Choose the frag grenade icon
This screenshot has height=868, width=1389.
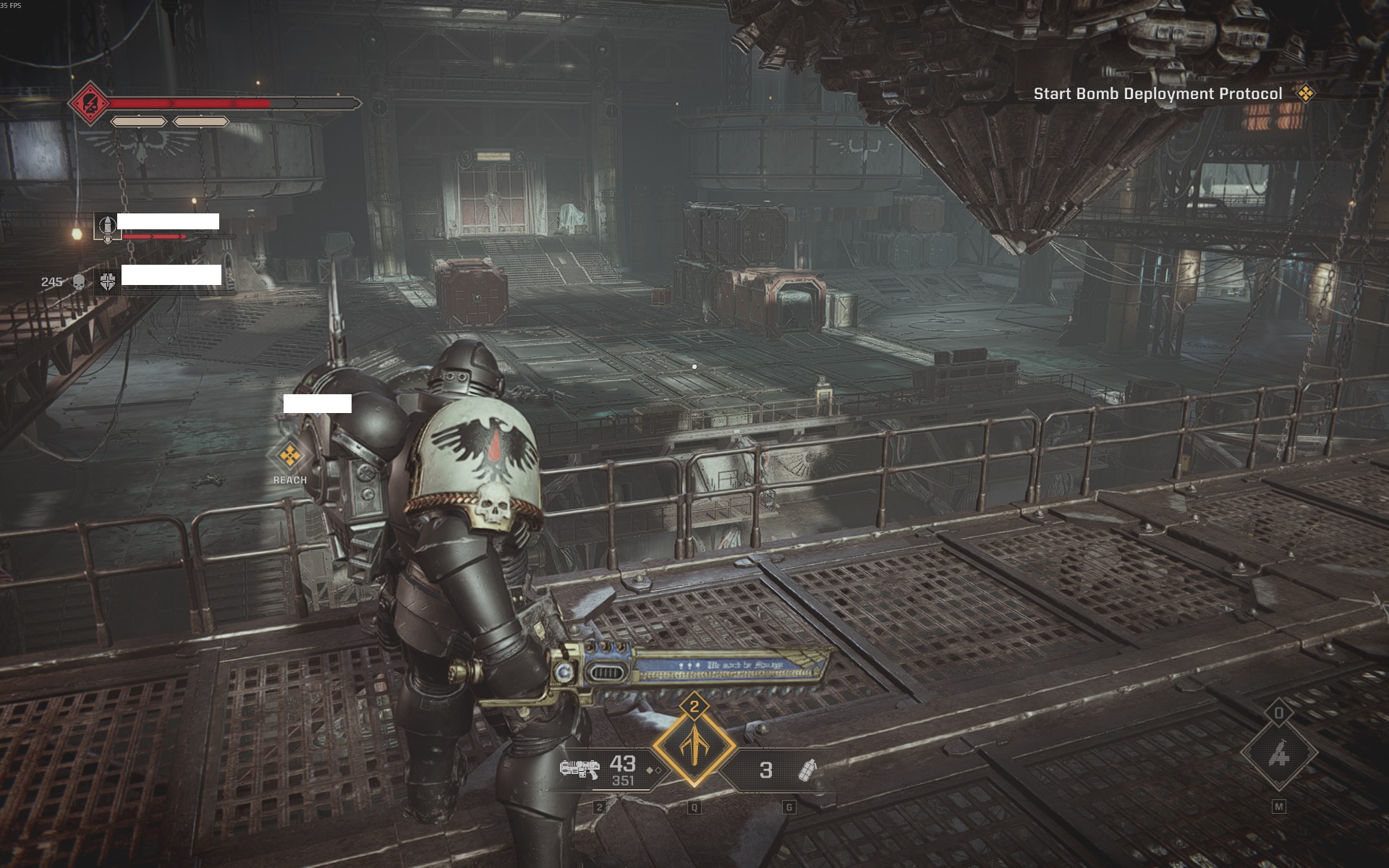pyautogui.click(x=807, y=770)
